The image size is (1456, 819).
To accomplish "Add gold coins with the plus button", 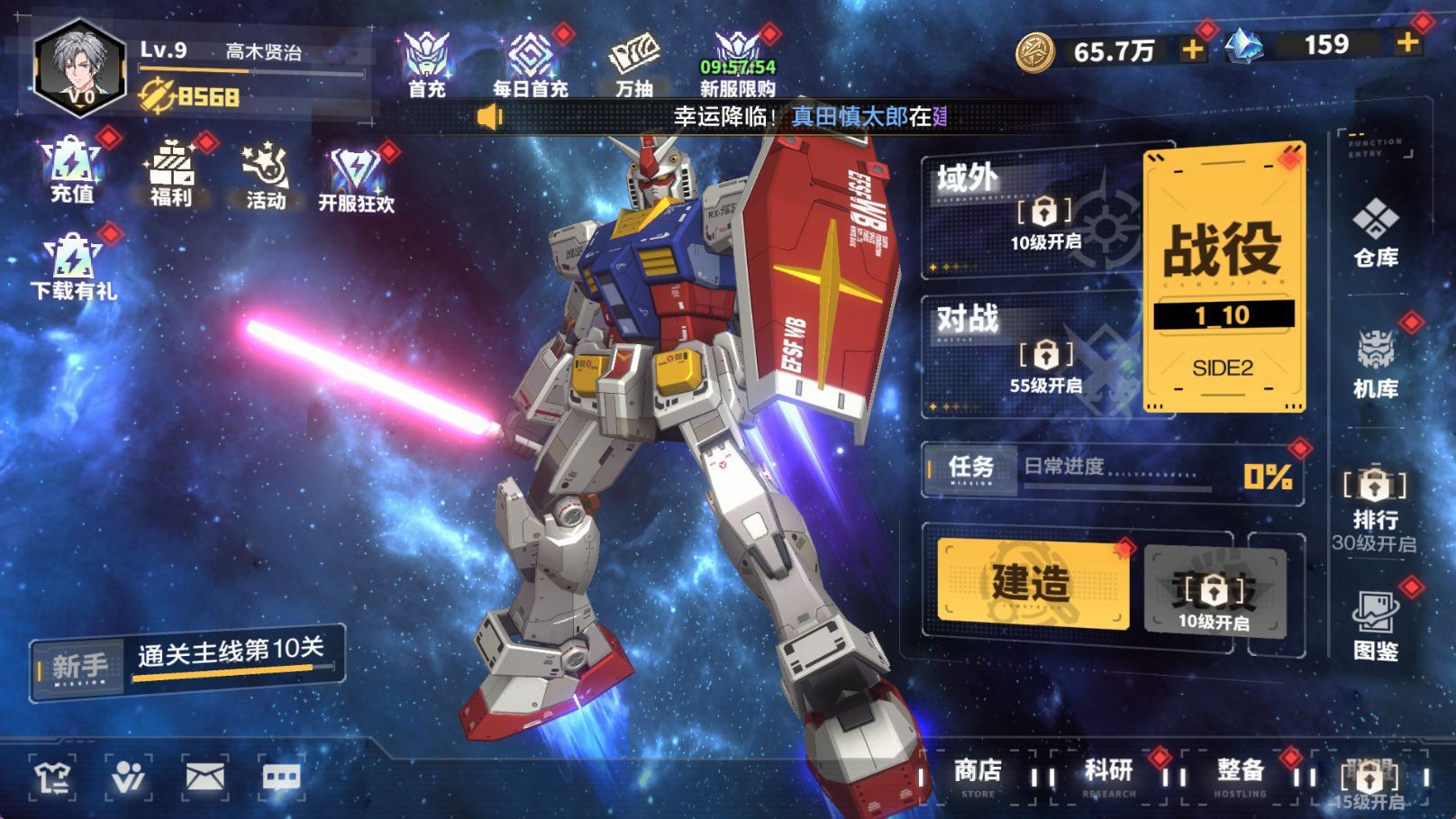I will (1192, 50).
